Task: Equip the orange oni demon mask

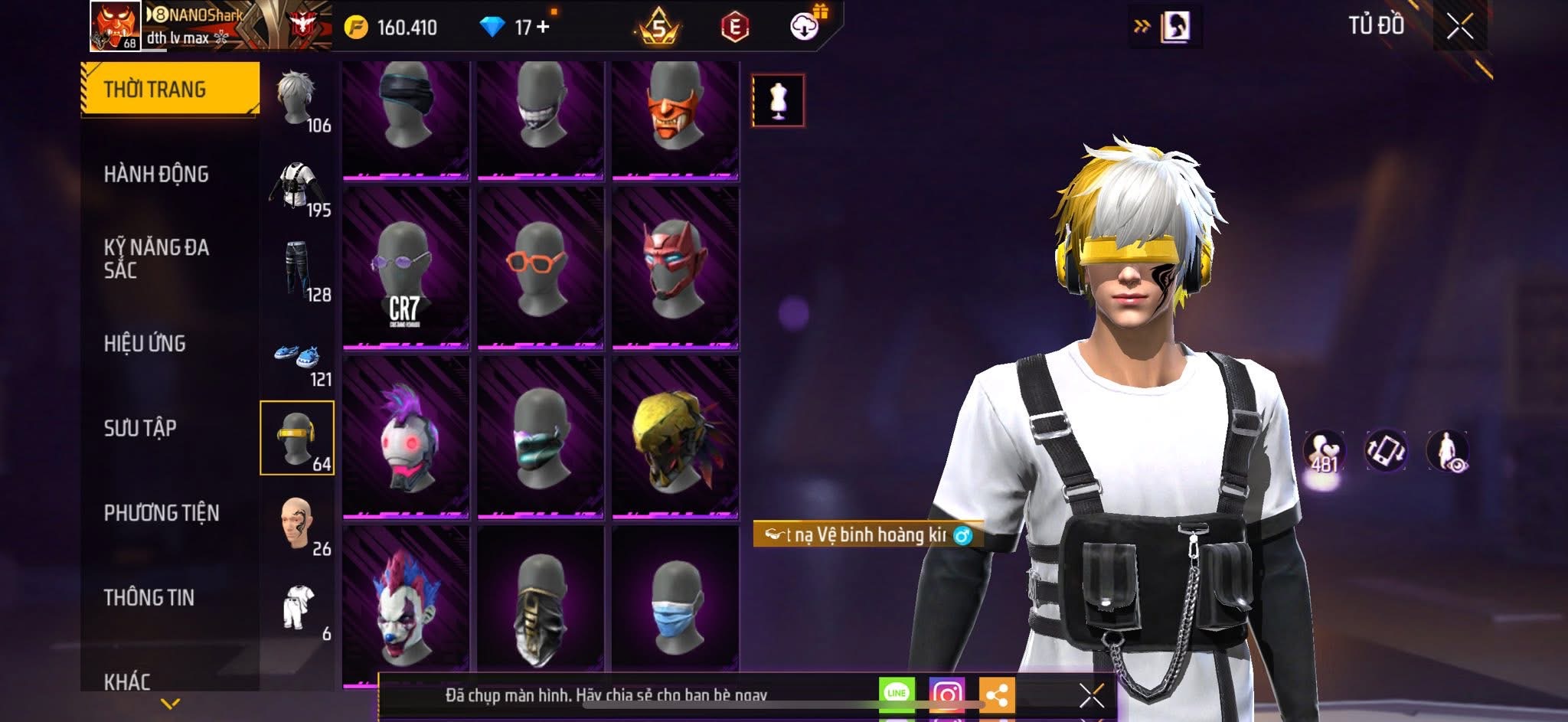Action: [x=675, y=119]
